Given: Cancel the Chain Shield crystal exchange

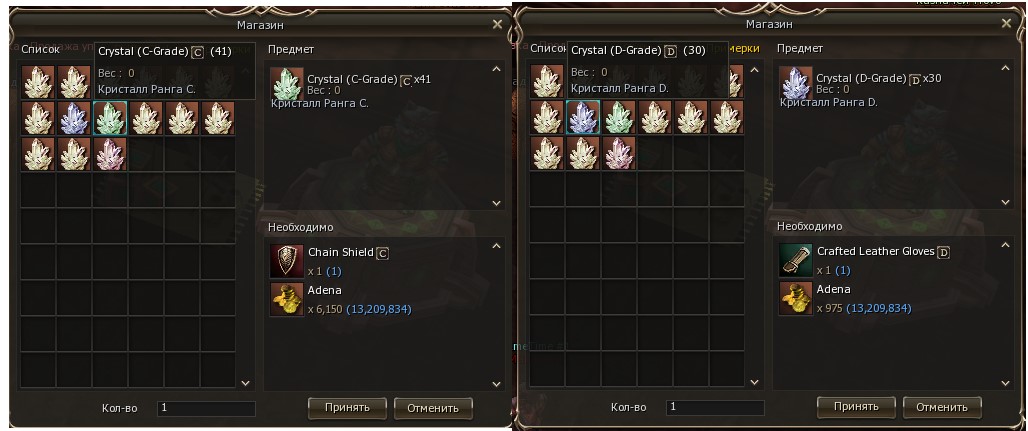Looking at the screenshot, I should click(x=433, y=407).
